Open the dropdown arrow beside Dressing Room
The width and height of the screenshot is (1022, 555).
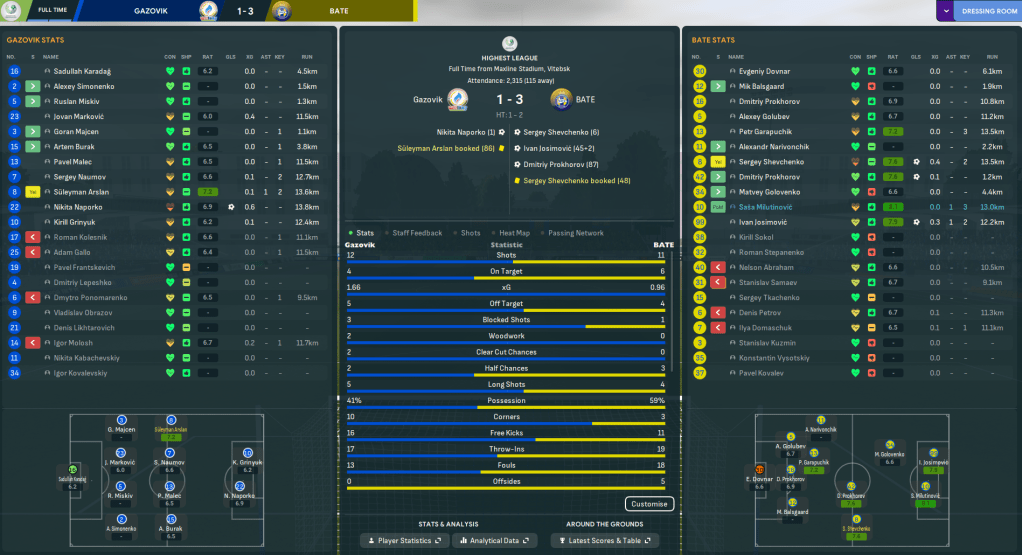946,11
